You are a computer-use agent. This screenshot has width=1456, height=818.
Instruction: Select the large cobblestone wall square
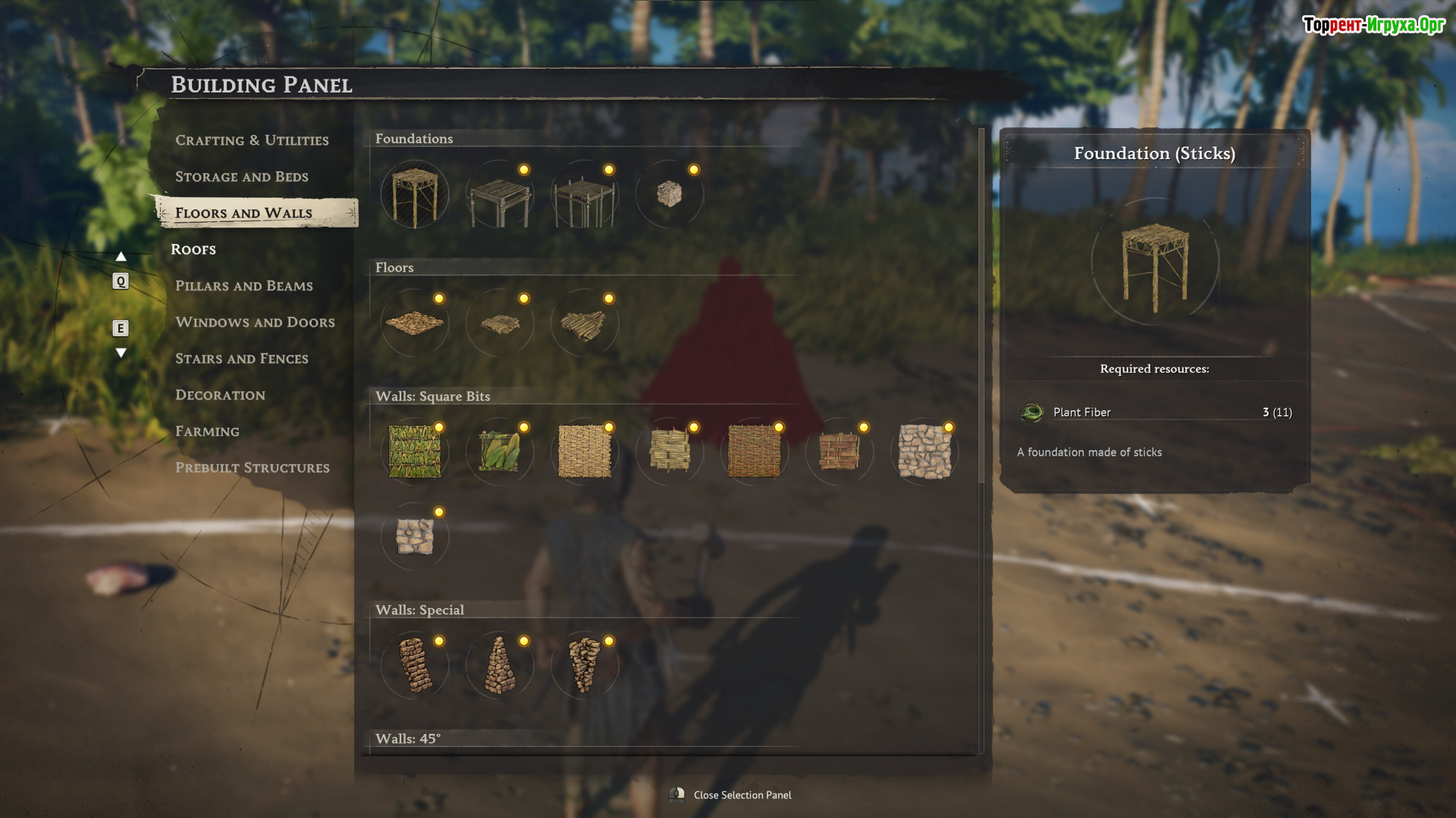(x=924, y=452)
